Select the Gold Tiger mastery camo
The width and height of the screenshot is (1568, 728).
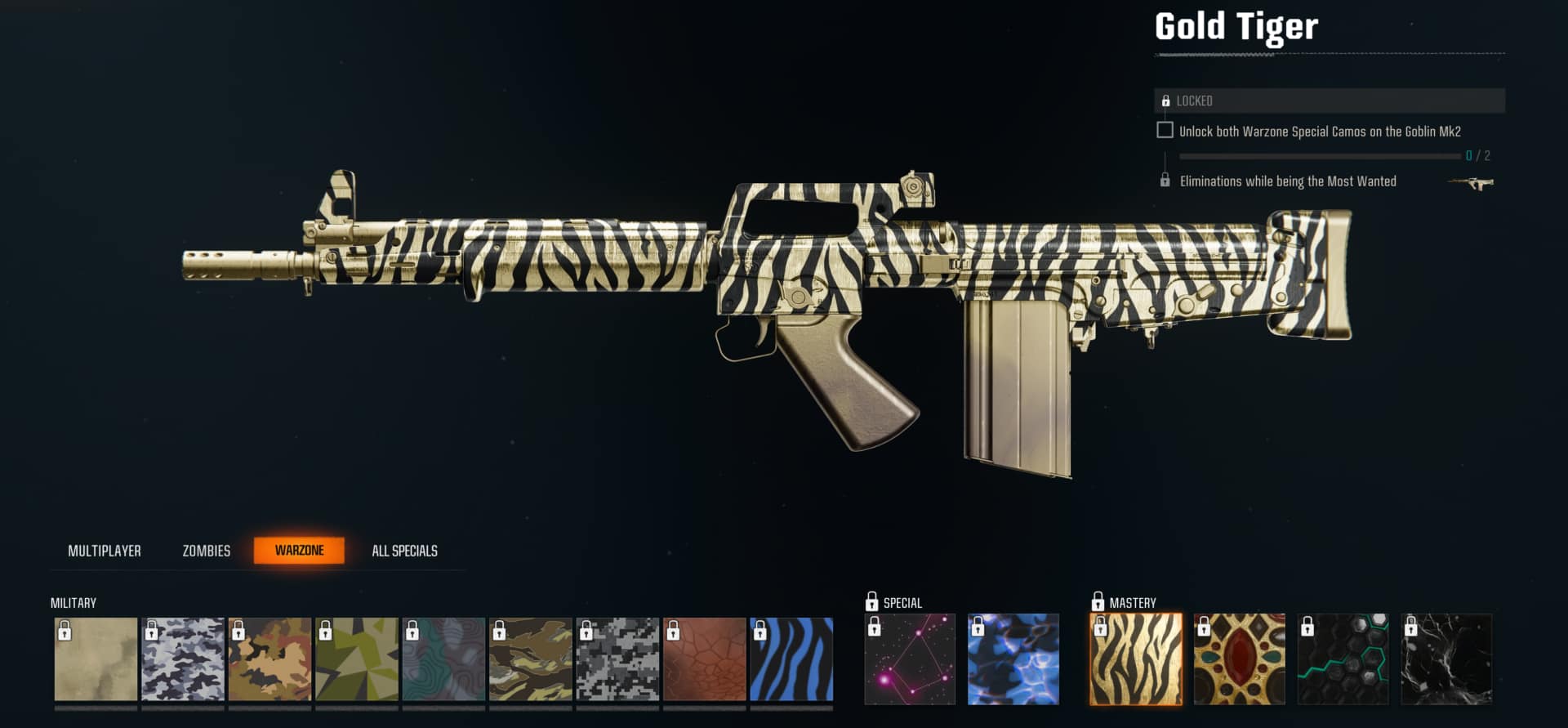[1136, 659]
